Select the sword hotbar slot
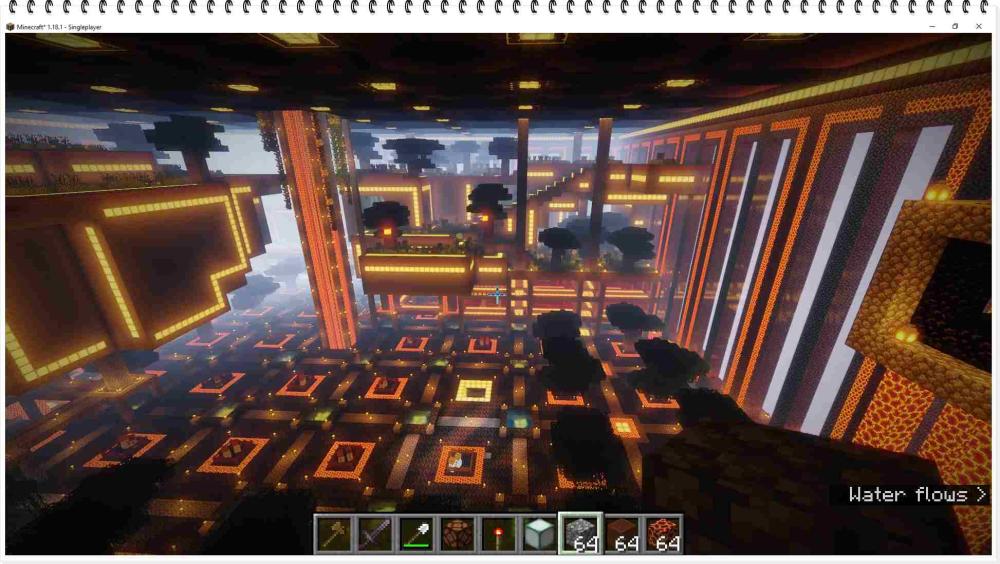This screenshot has width=1000, height=564. pyautogui.click(x=375, y=534)
